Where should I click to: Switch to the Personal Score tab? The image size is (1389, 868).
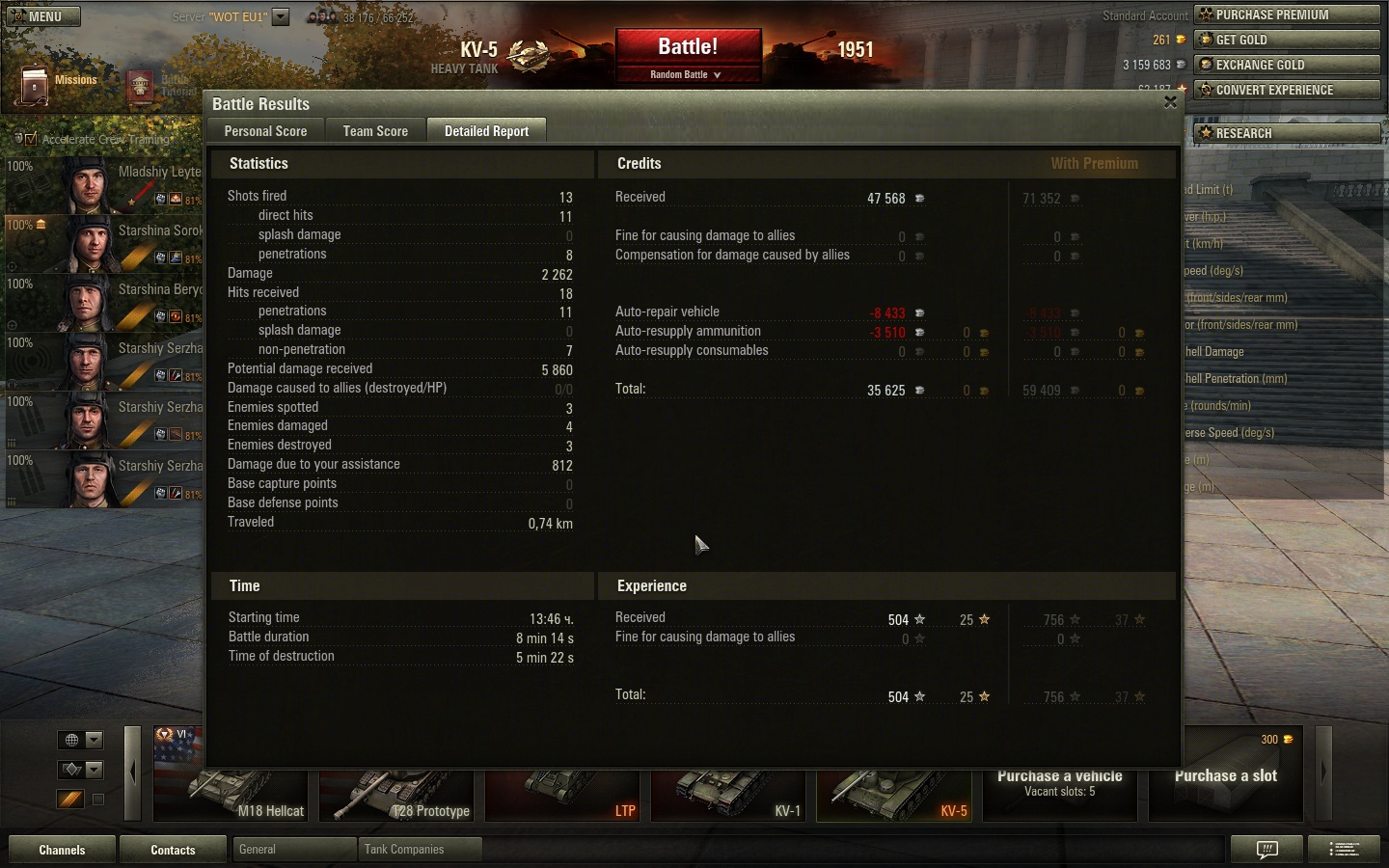pyautogui.click(x=265, y=131)
